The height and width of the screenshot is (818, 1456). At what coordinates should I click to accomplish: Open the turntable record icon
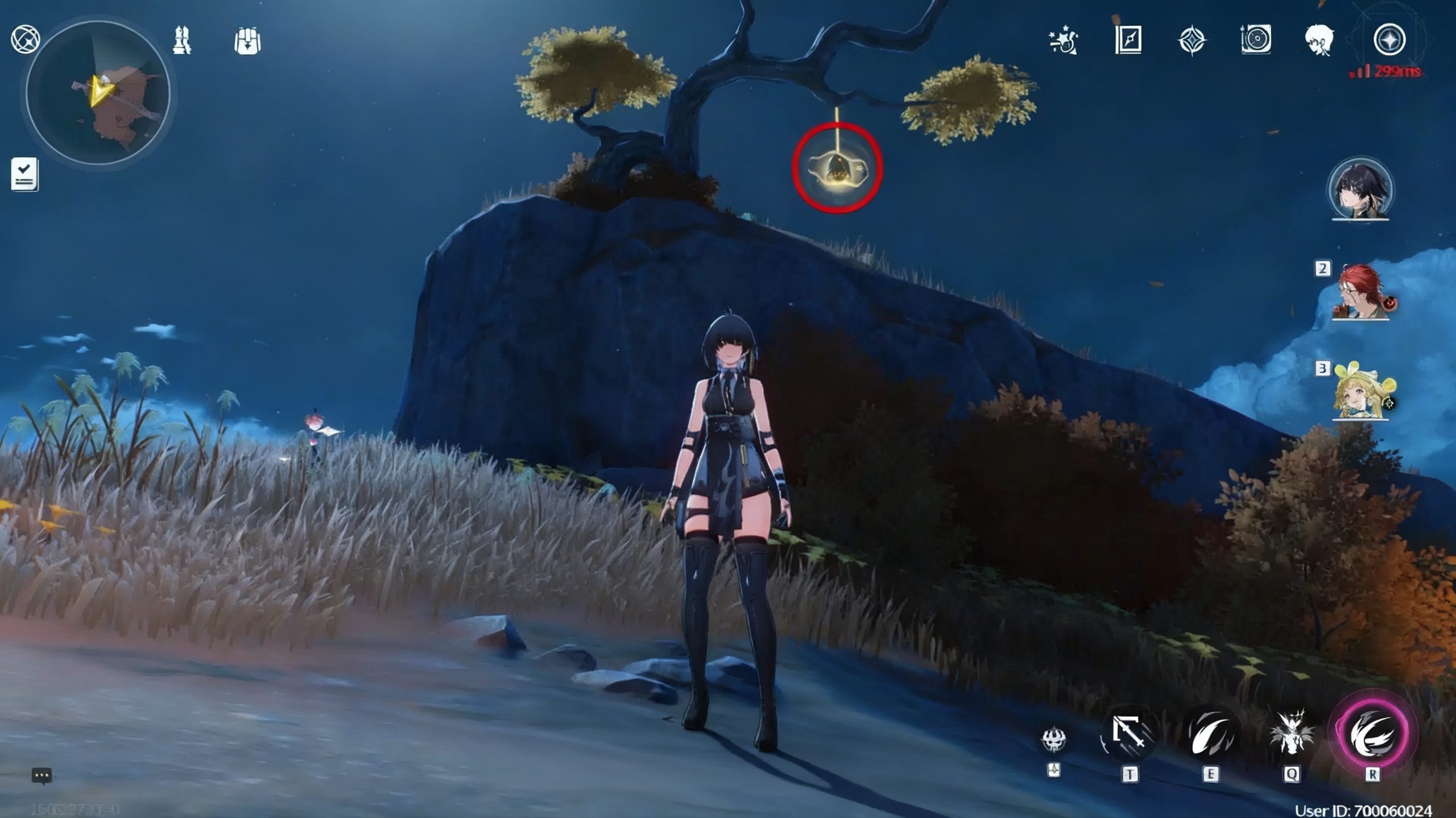point(1256,40)
